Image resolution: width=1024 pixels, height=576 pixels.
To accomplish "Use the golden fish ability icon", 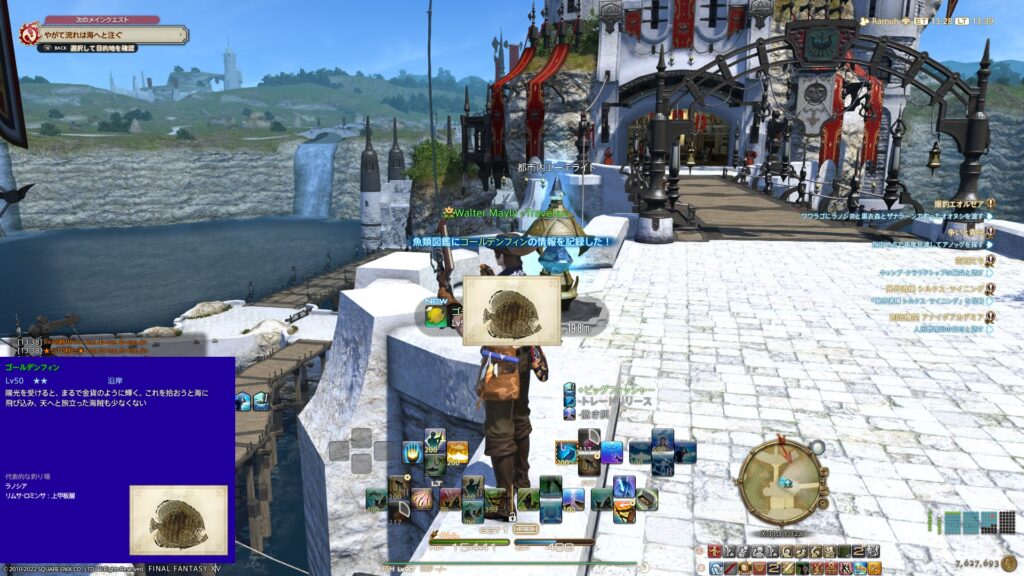I will pyautogui.click(x=457, y=452).
